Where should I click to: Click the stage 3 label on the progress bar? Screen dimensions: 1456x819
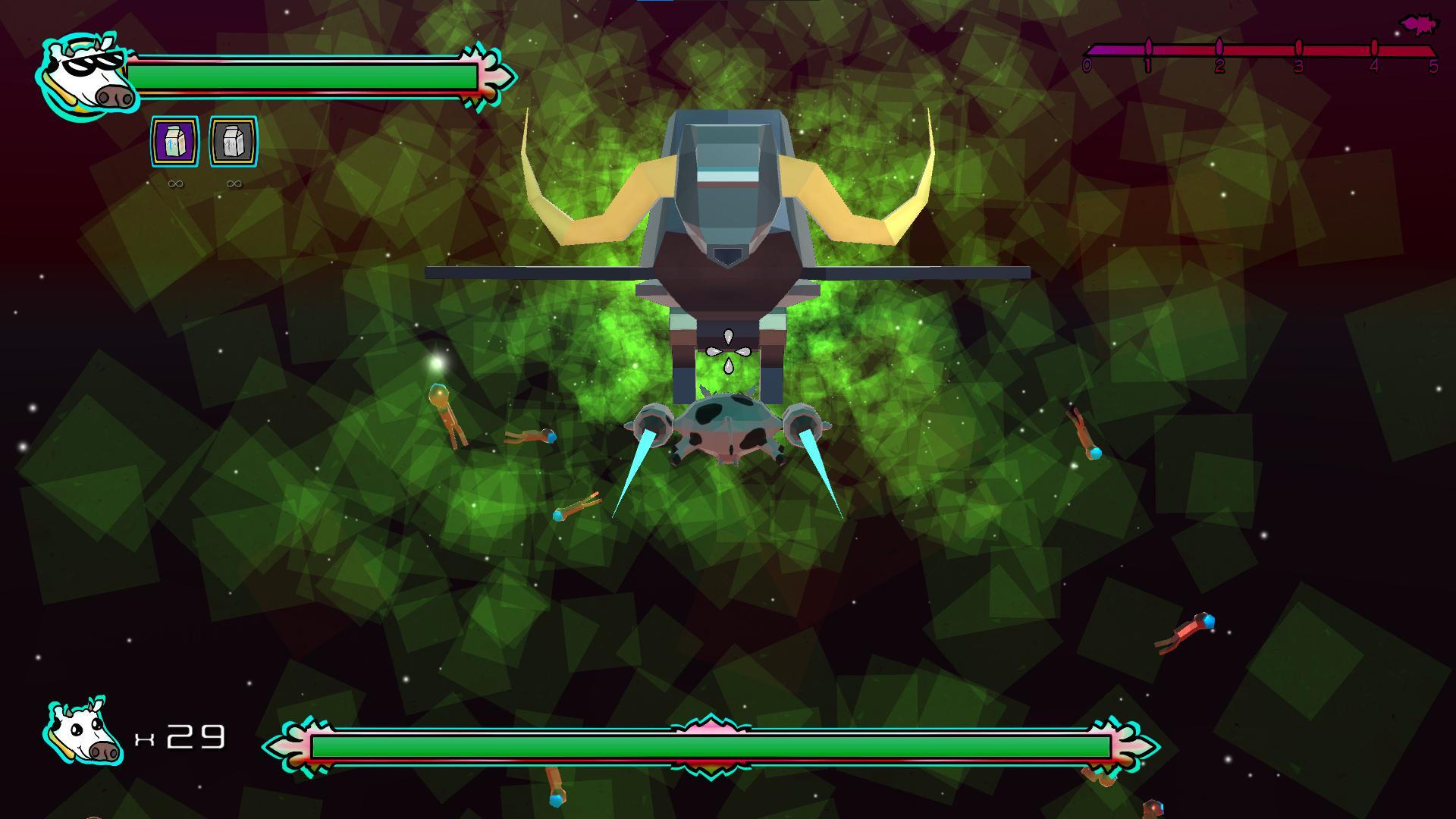tap(1298, 64)
